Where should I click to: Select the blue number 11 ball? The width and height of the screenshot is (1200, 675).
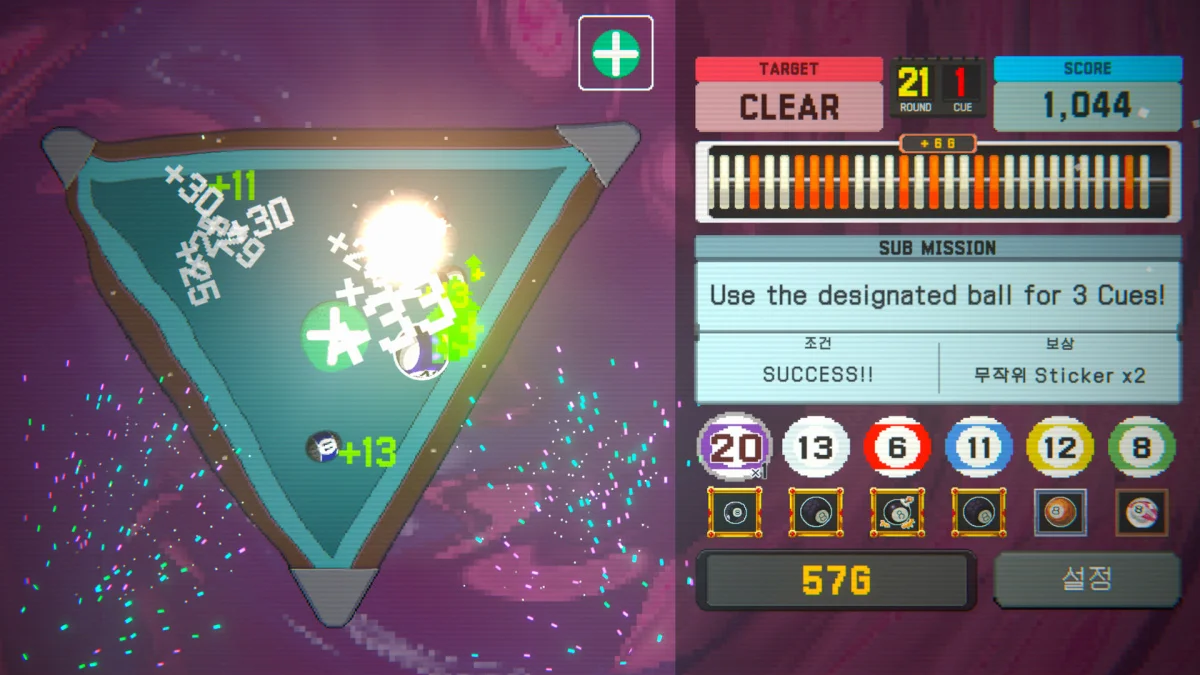point(979,448)
